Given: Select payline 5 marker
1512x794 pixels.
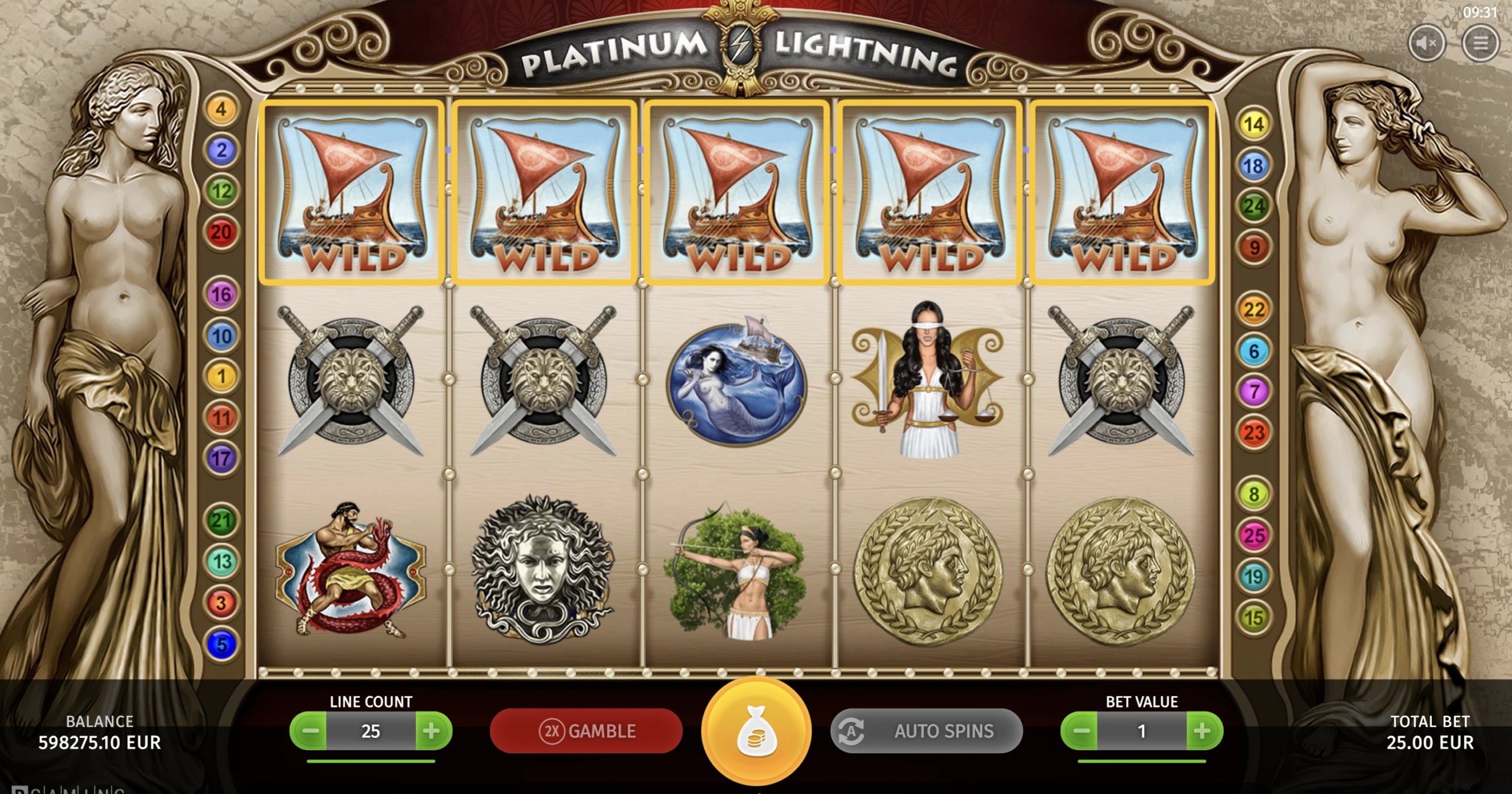Looking at the screenshot, I should tap(221, 644).
